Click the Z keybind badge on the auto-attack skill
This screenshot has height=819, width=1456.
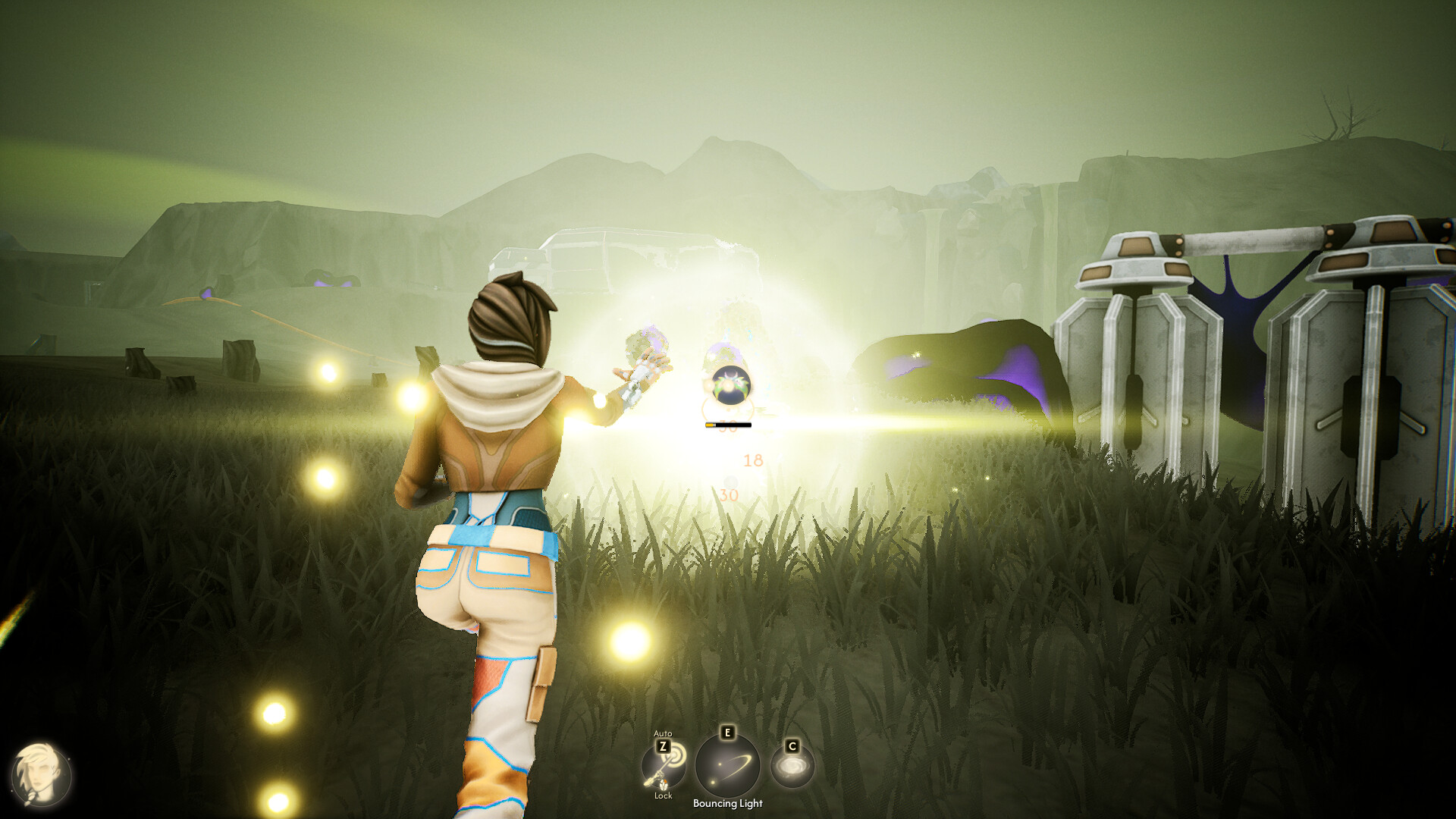coord(664,746)
